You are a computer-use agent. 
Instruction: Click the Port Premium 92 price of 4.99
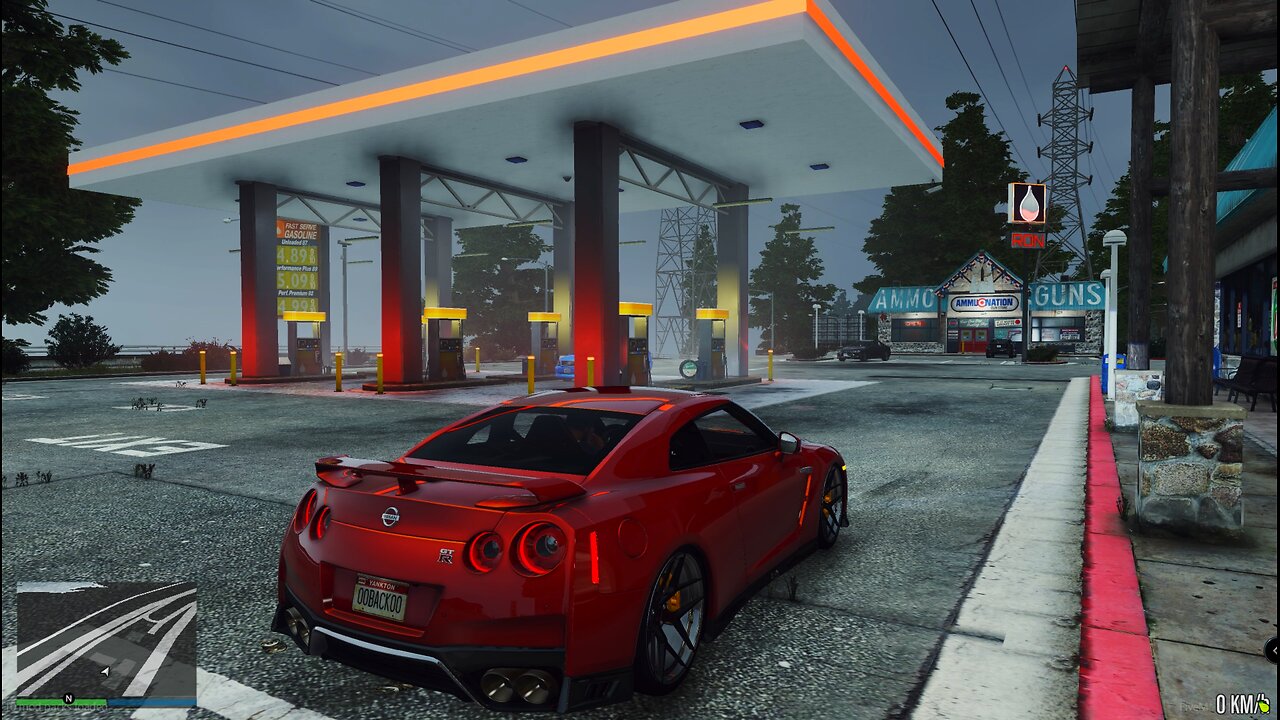pyautogui.click(x=296, y=304)
